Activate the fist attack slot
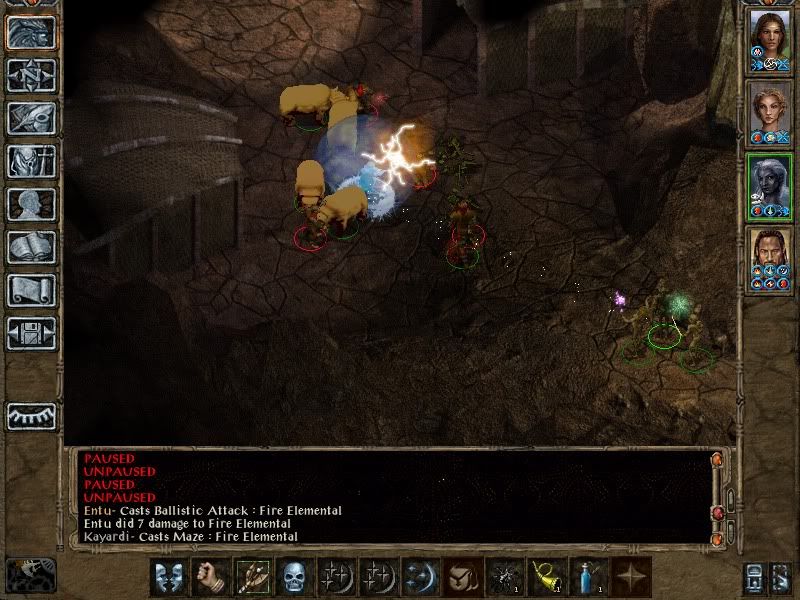800x600 pixels. (209, 578)
